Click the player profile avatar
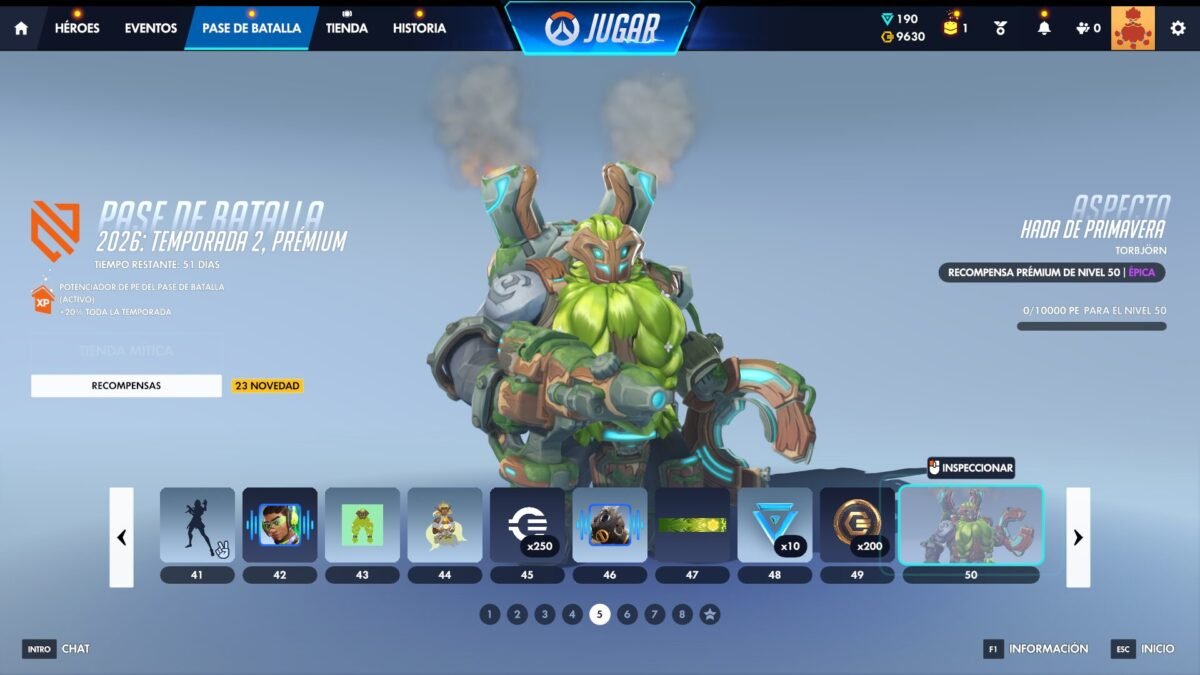This screenshot has height=675, width=1200. tap(1132, 28)
